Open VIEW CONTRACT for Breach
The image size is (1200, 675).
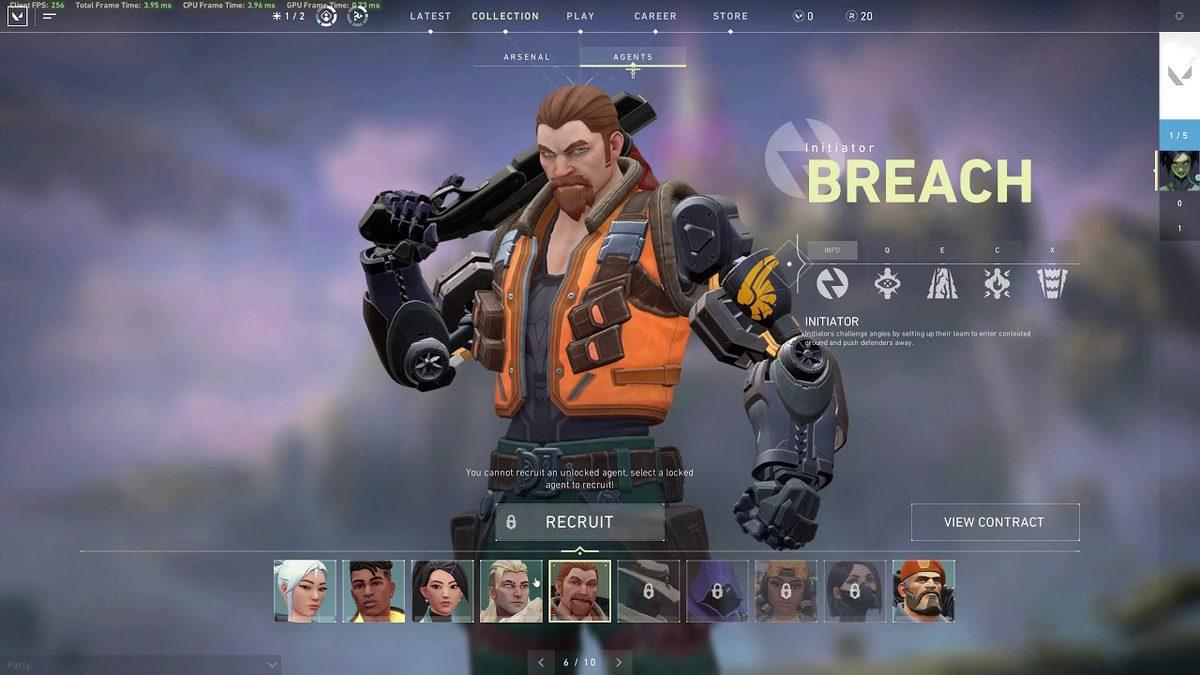[994, 522]
